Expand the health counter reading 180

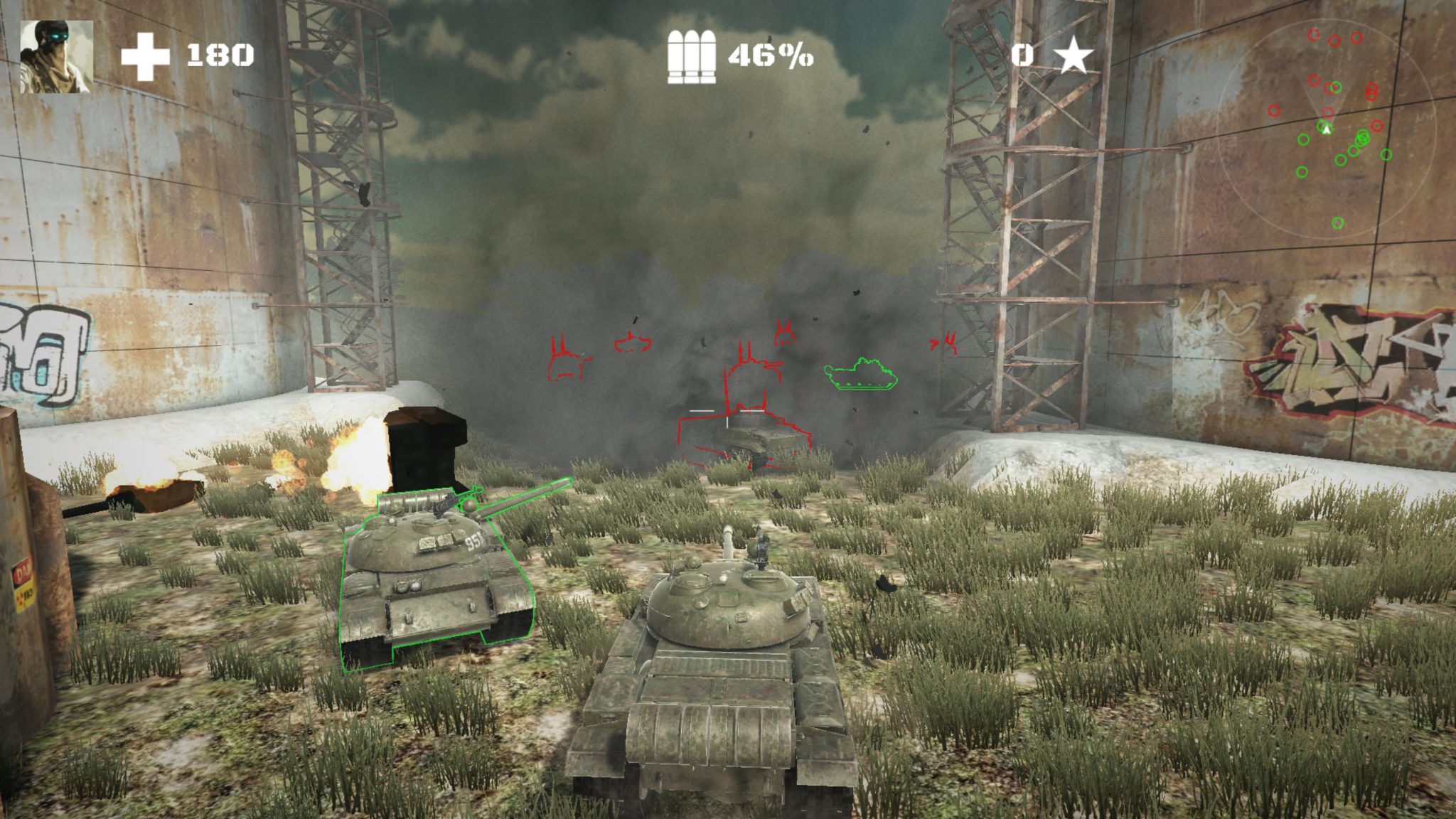[x=220, y=53]
